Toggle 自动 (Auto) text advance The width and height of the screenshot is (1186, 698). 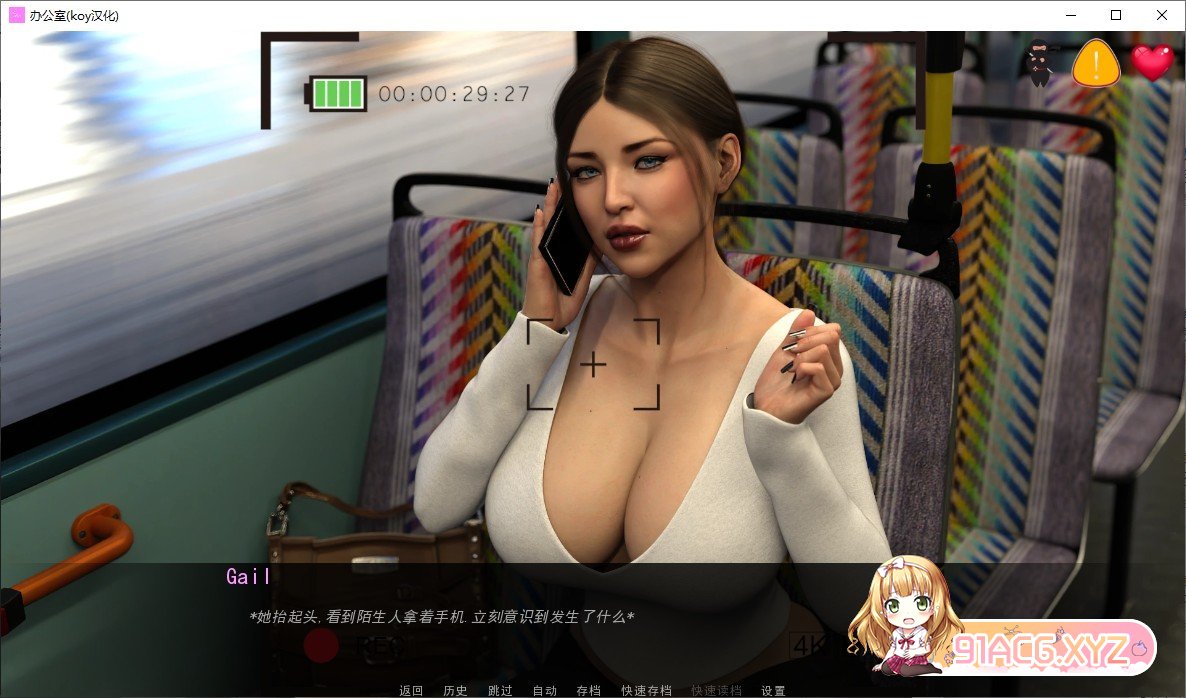point(544,690)
